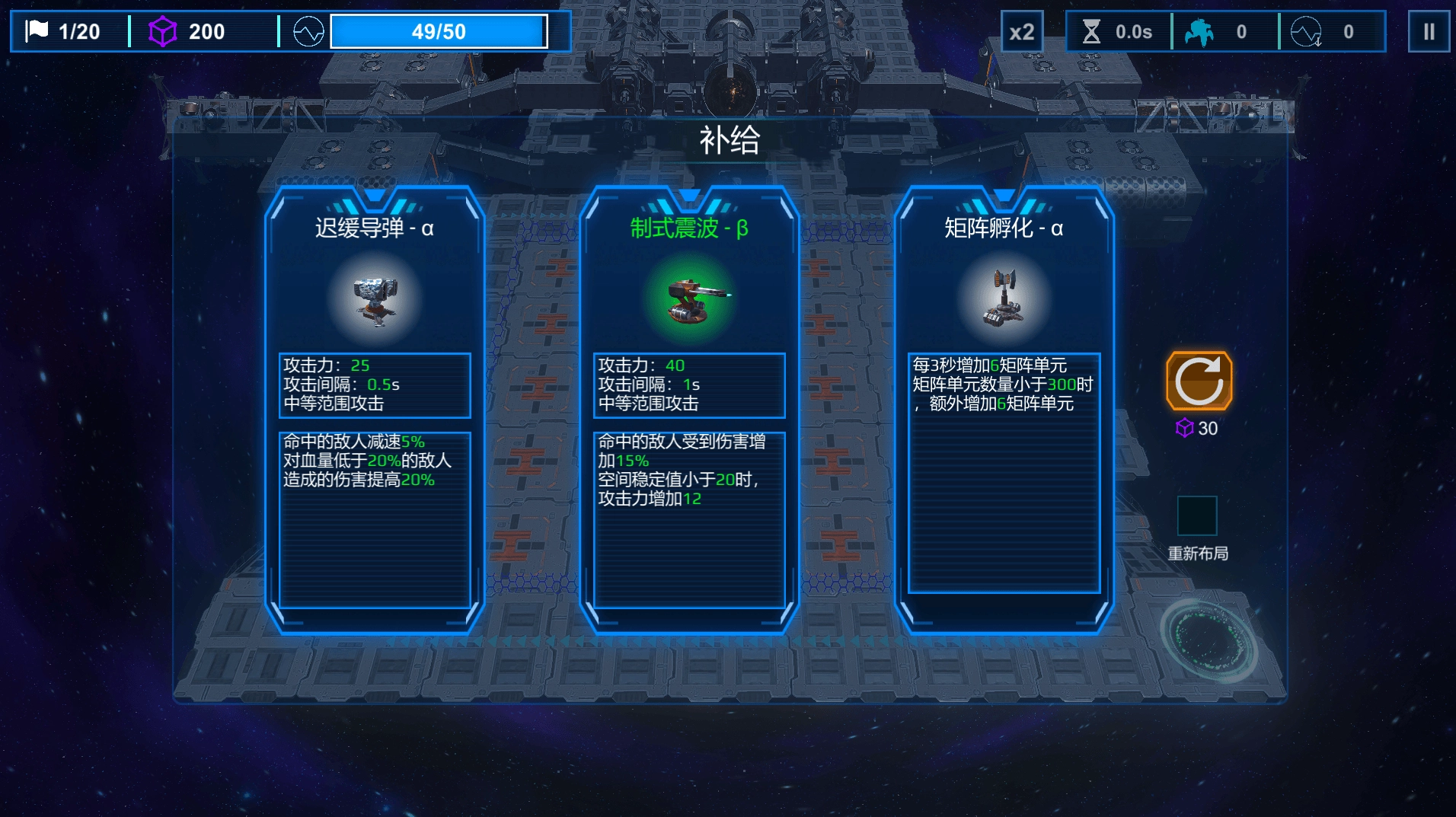The width and height of the screenshot is (1456, 817).
Task: Select the 补给 panel title
Action: (728, 142)
